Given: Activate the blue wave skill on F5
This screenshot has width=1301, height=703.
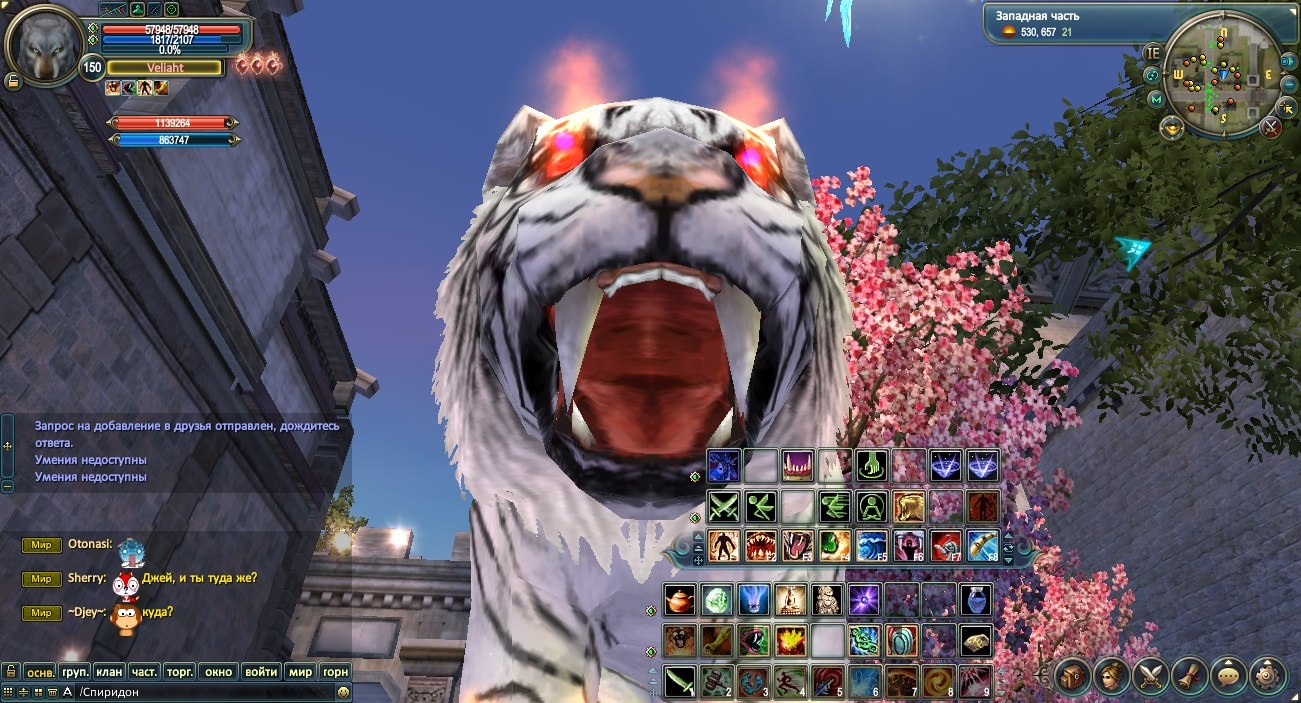Looking at the screenshot, I should click(x=872, y=546).
